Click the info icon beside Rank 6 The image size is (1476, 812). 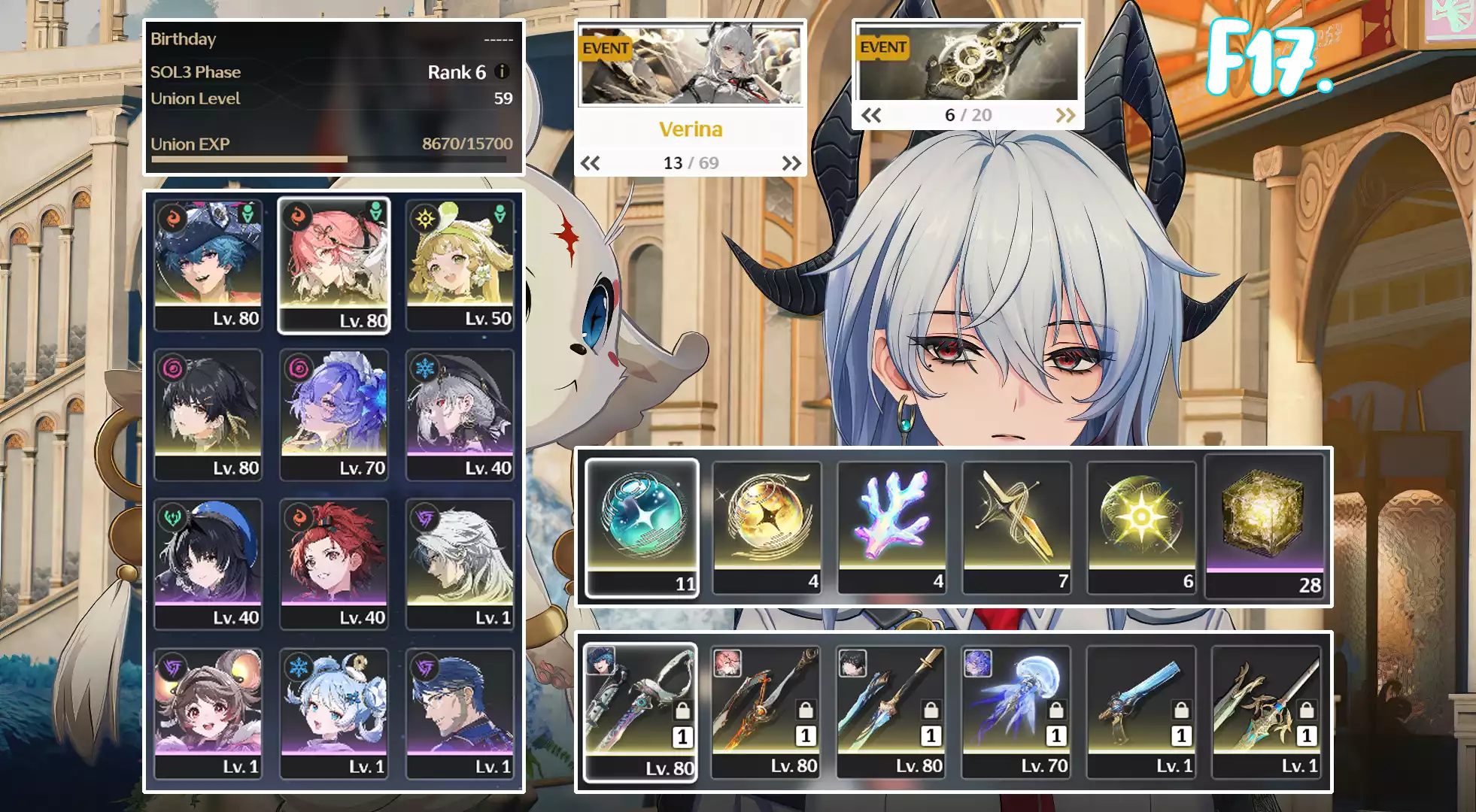point(503,71)
